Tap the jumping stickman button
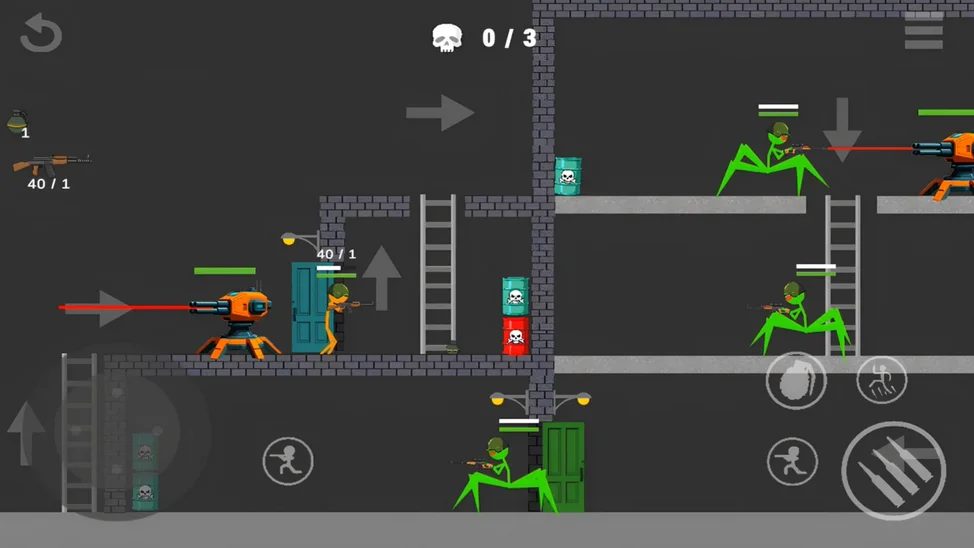Image resolution: width=974 pixels, height=548 pixels. (x=881, y=380)
